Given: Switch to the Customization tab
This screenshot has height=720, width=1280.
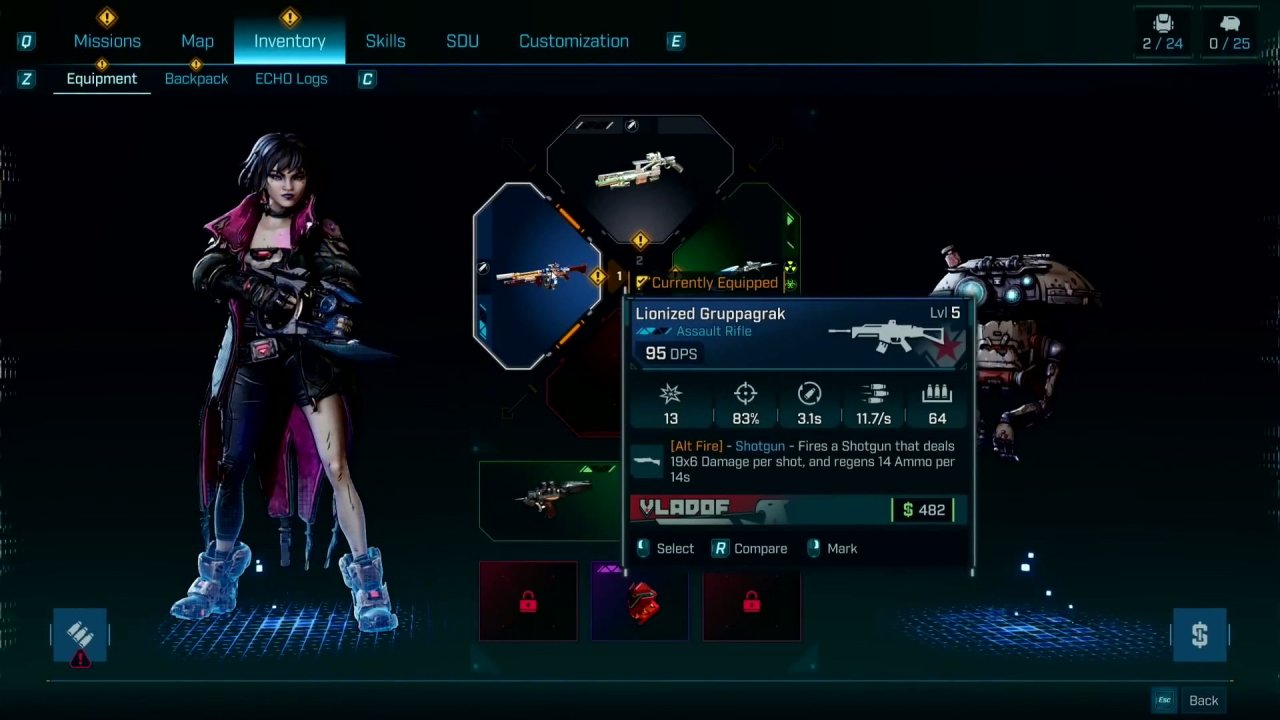Looking at the screenshot, I should coord(573,41).
